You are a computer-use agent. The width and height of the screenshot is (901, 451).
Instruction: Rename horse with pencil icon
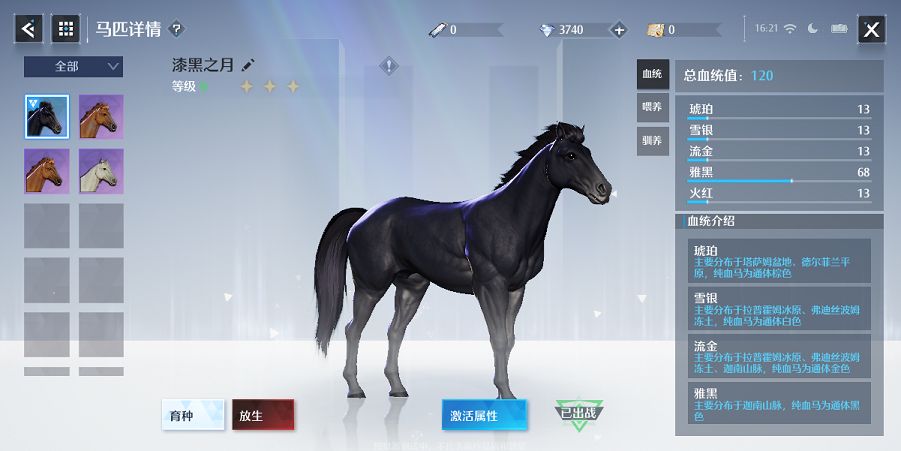[x=248, y=65]
